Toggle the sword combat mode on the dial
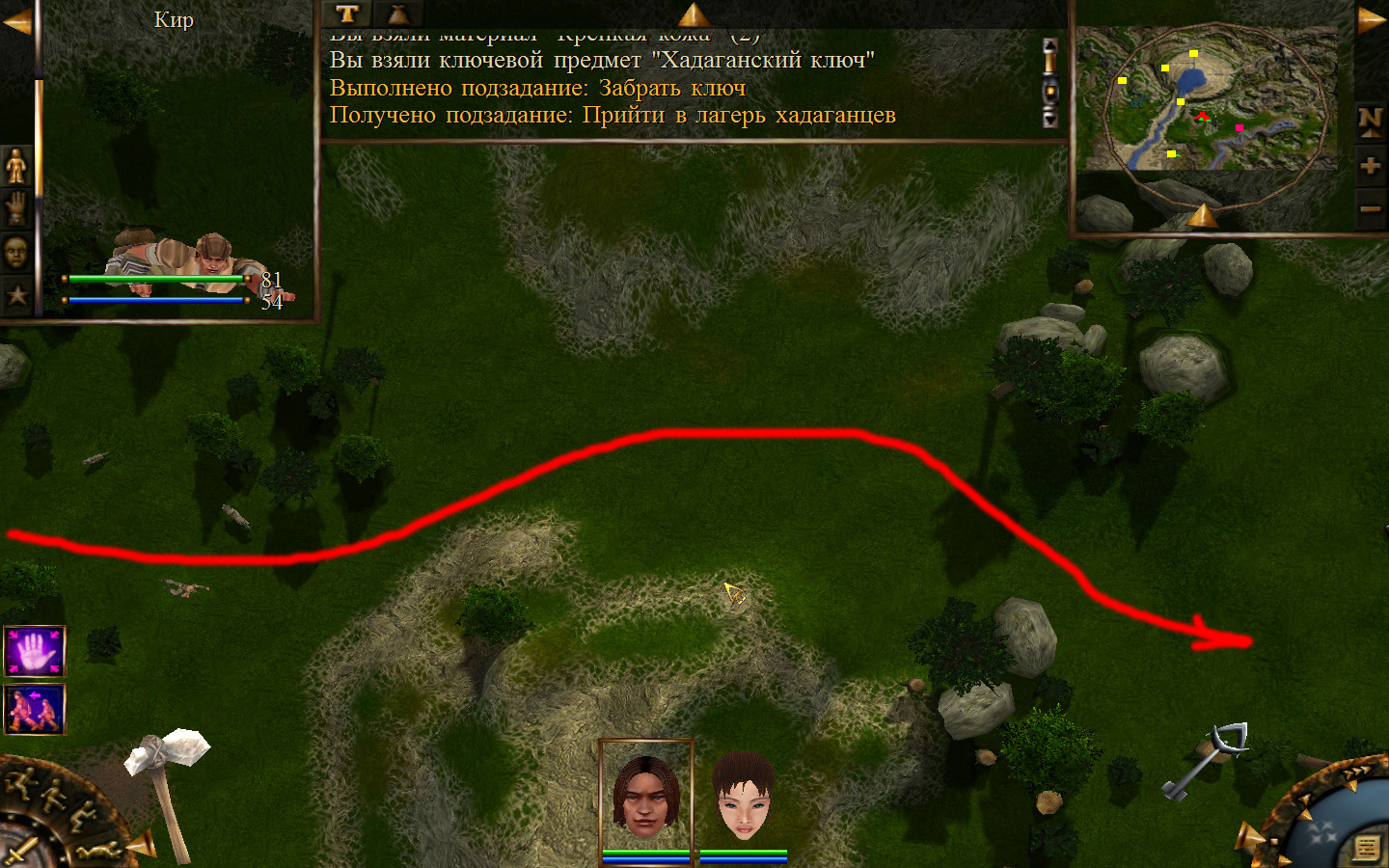Image resolution: width=1389 pixels, height=868 pixels. coord(19,851)
